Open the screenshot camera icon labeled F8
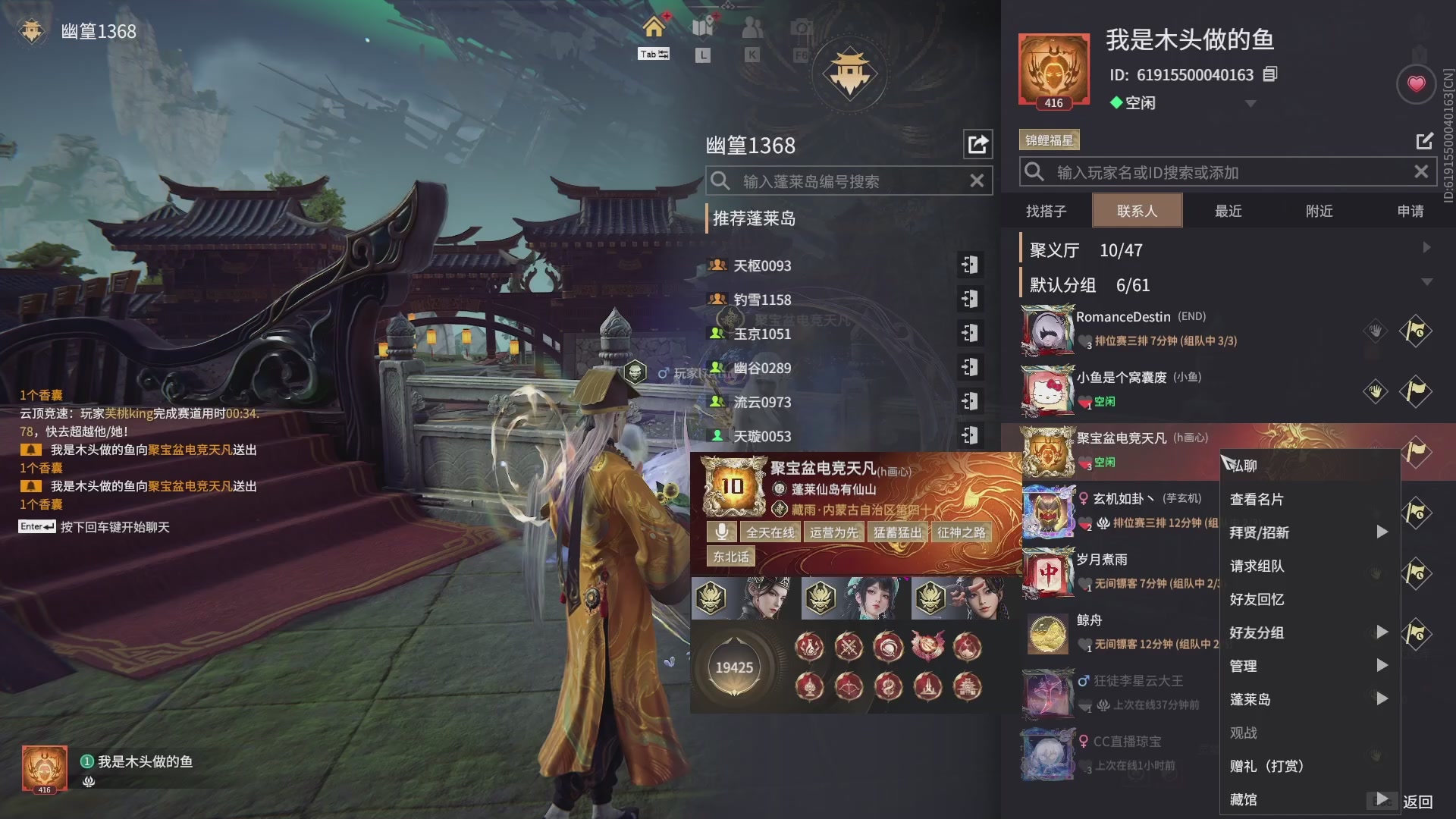Viewport: 1456px width, 819px height. 800,27
